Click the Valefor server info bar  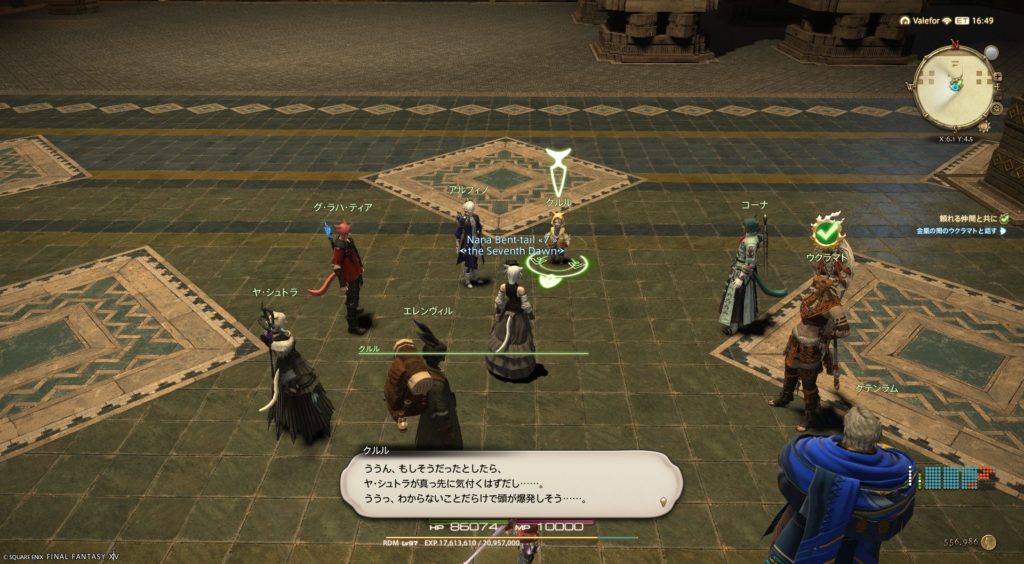[930, 19]
